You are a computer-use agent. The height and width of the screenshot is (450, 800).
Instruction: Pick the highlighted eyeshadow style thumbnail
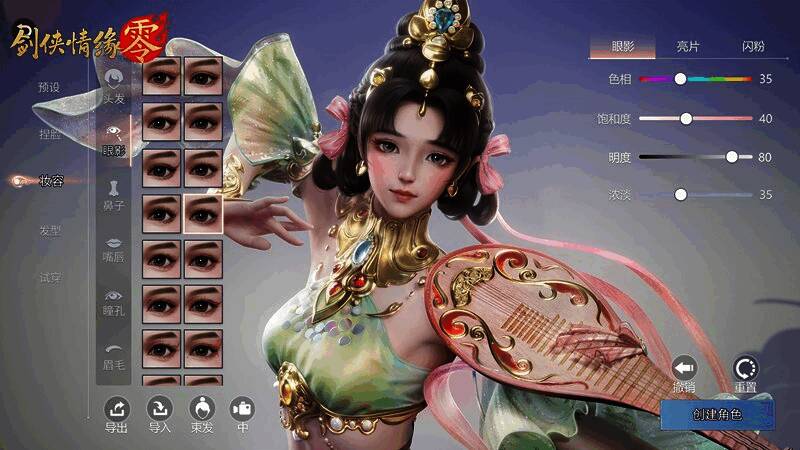click(x=203, y=213)
